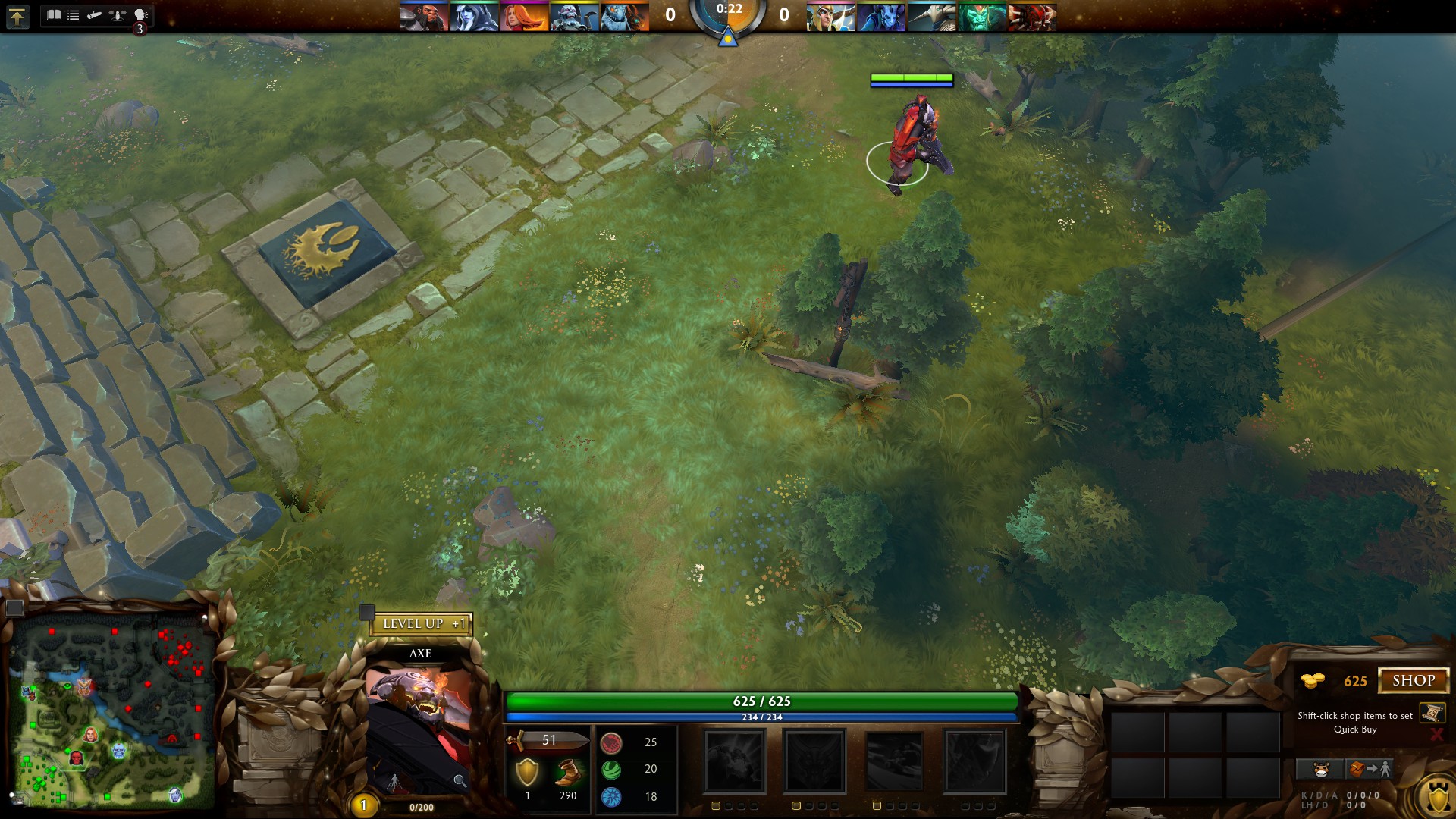Select the red-haired Lina portrait in top bar
The width and height of the screenshot is (1456, 819).
click(523, 17)
